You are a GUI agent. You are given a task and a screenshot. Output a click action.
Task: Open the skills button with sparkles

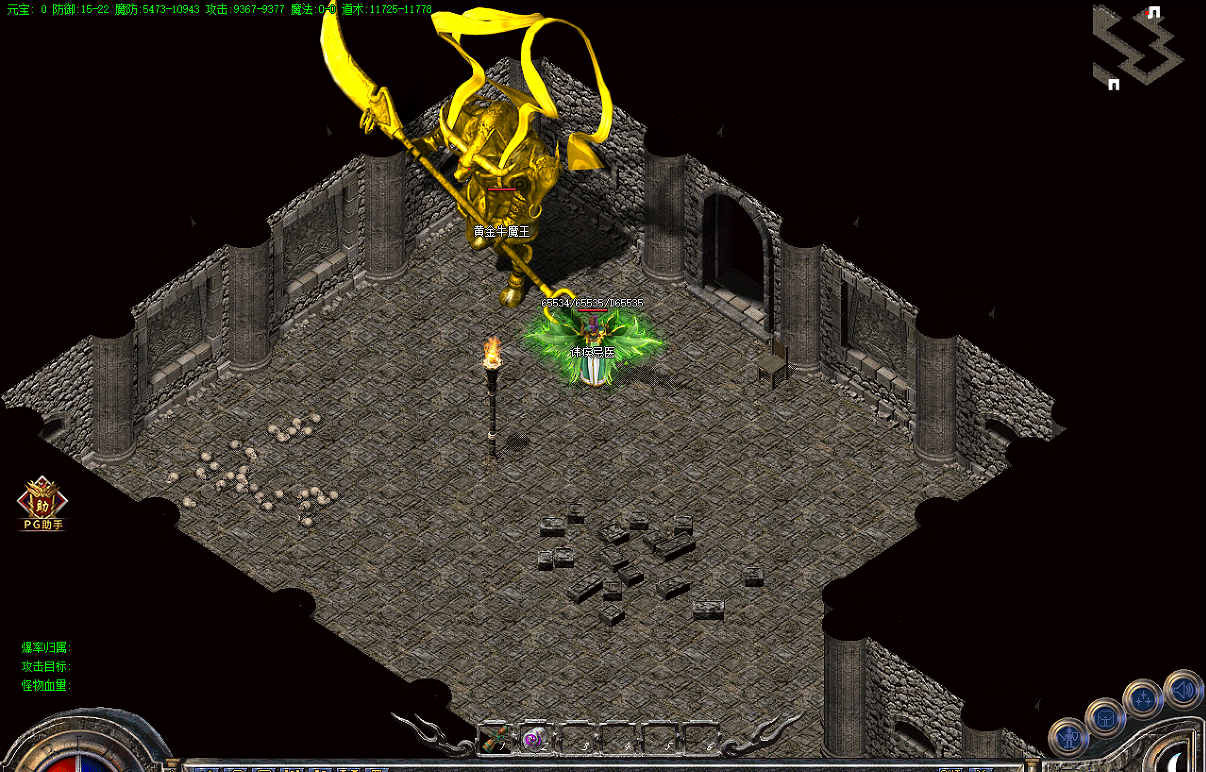pyautogui.click(x=1143, y=697)
